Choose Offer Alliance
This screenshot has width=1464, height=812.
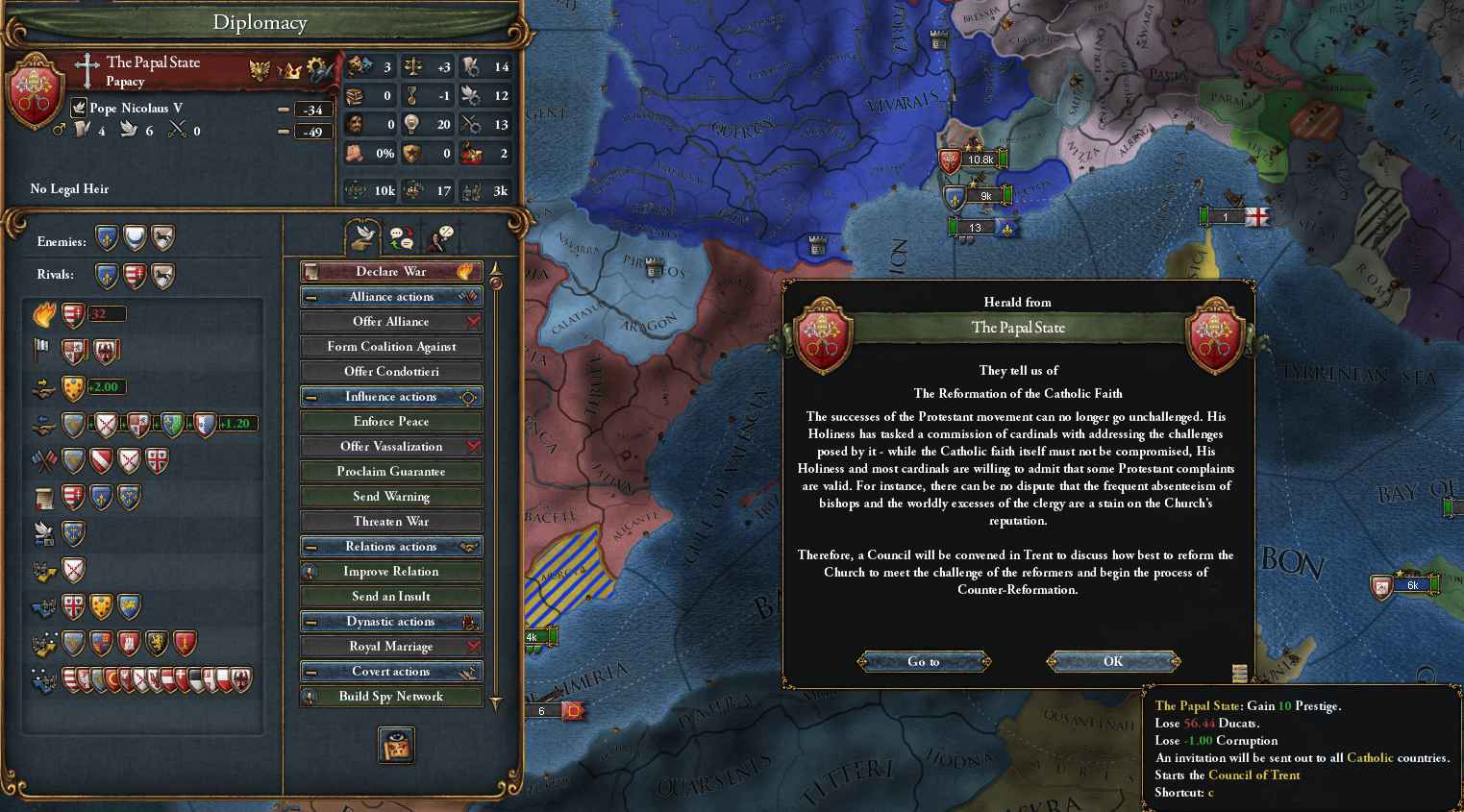[391, 322]
